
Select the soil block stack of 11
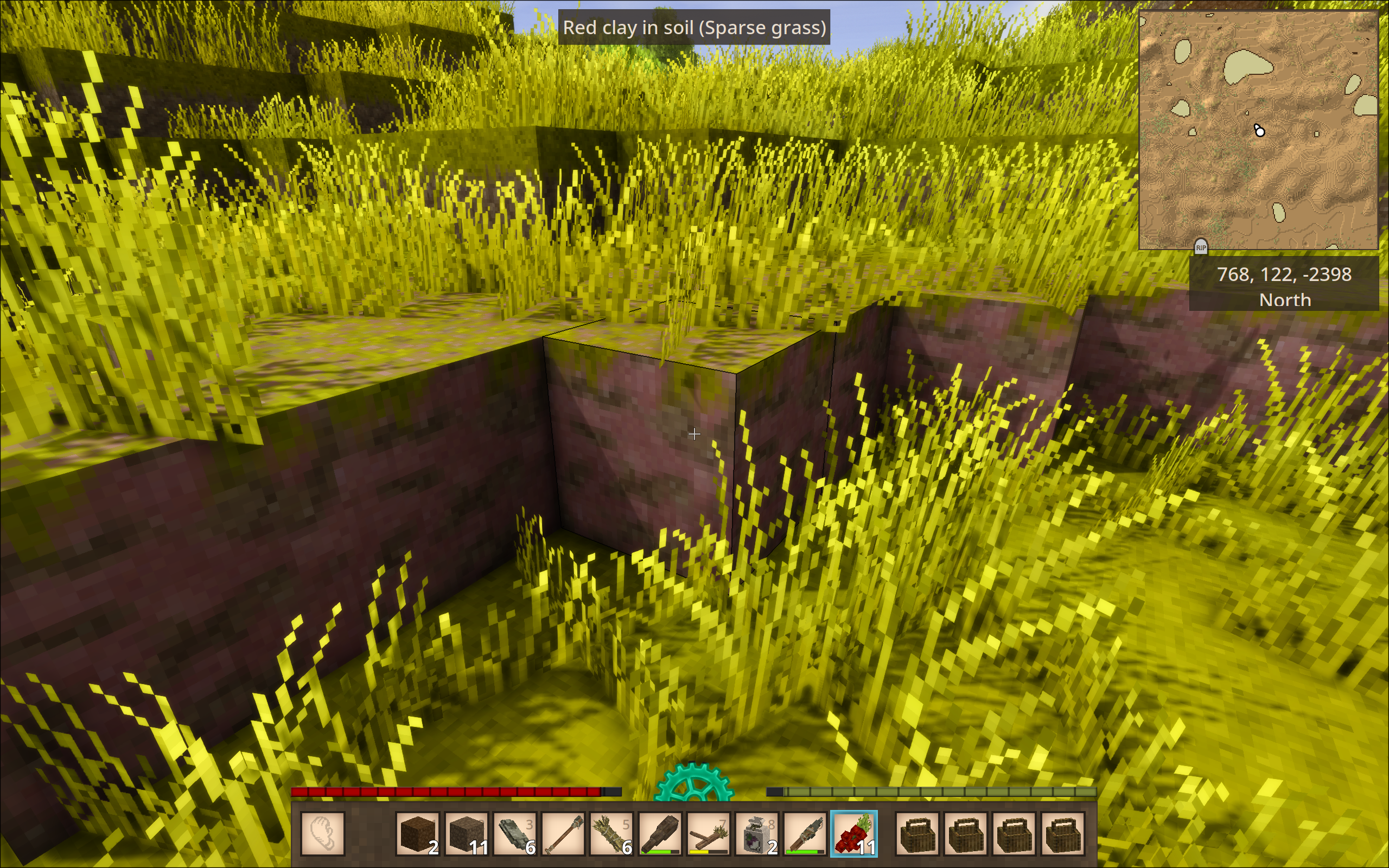[466, 833]
